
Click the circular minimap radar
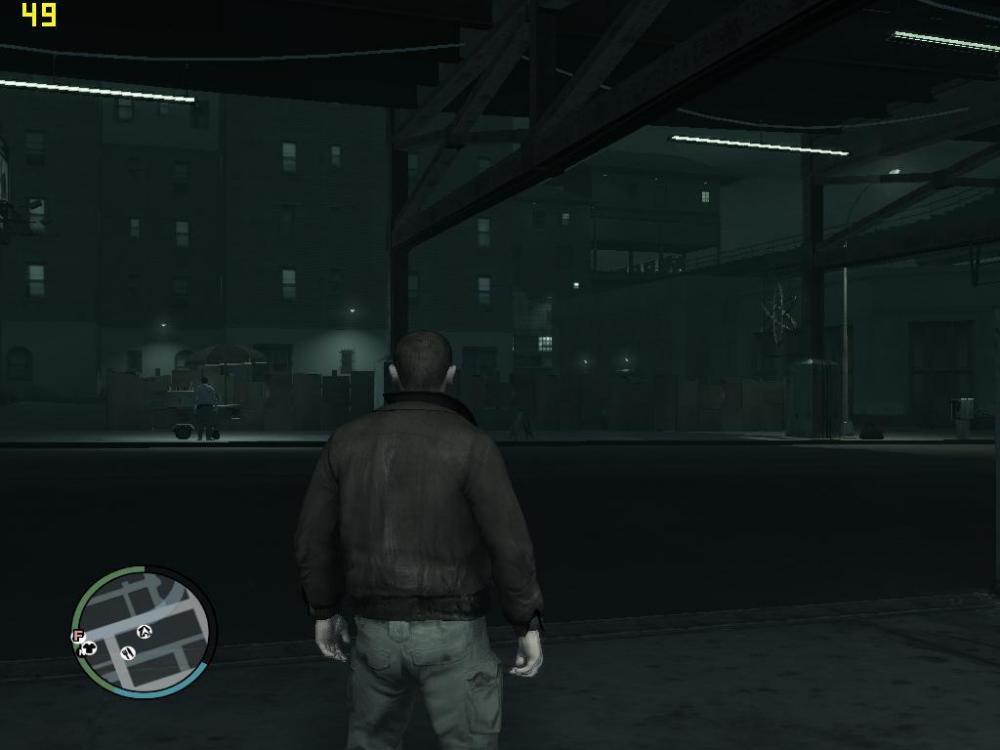tap(143, 628)
